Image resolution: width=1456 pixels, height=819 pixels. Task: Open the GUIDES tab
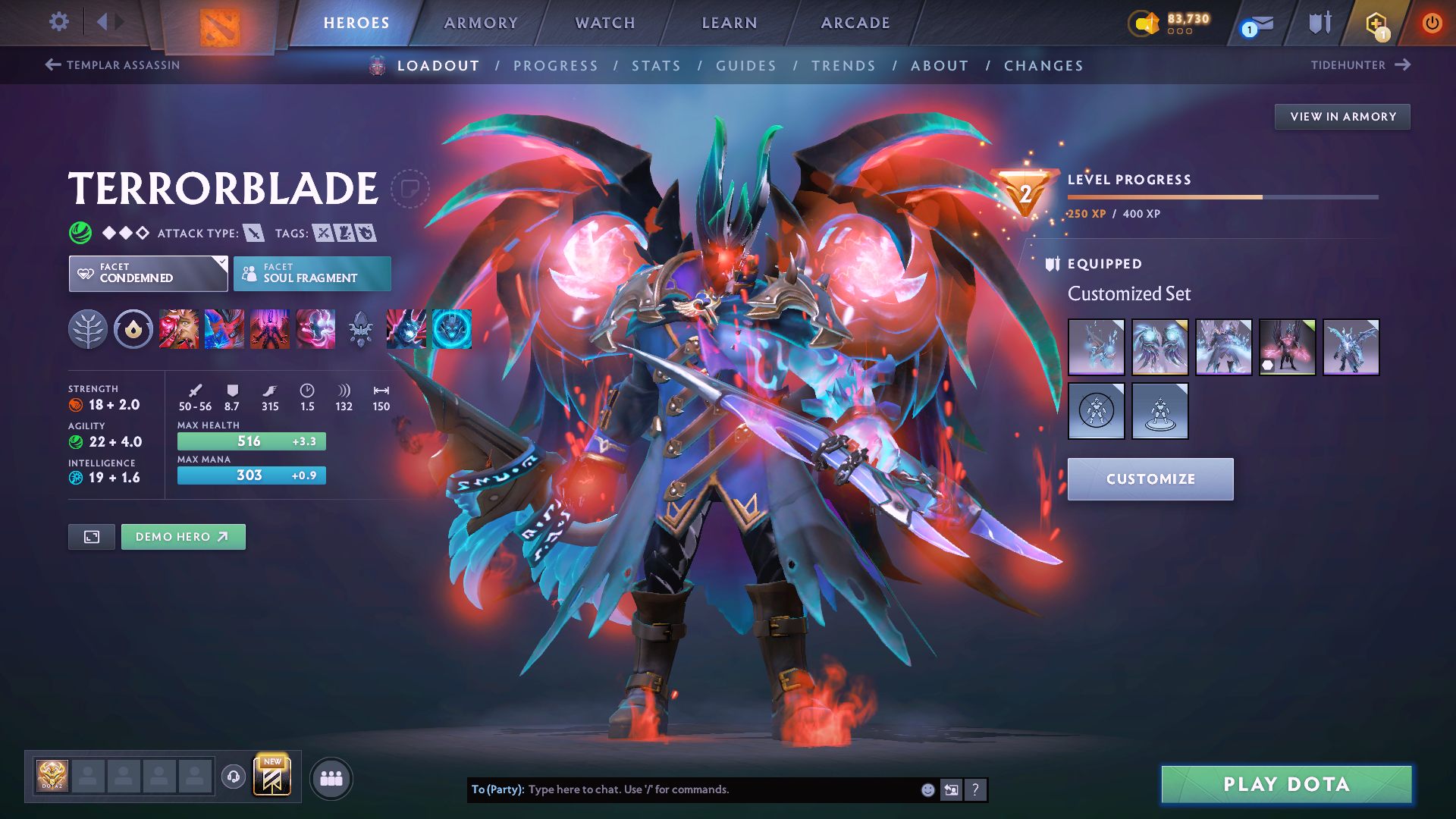click(x=745, y=65)
